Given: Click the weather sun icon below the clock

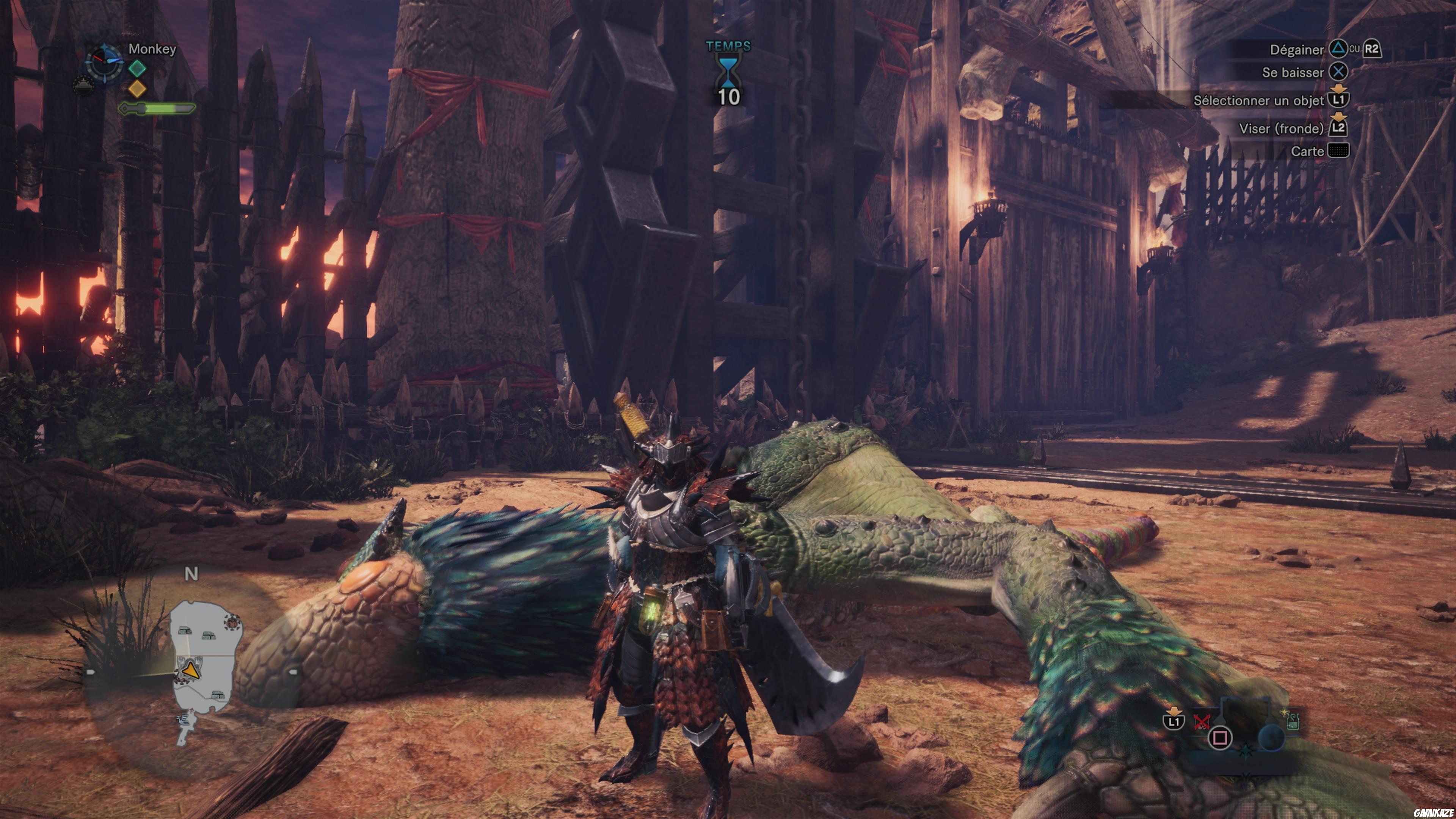Looking at the screenshot, I should point(84,86).
